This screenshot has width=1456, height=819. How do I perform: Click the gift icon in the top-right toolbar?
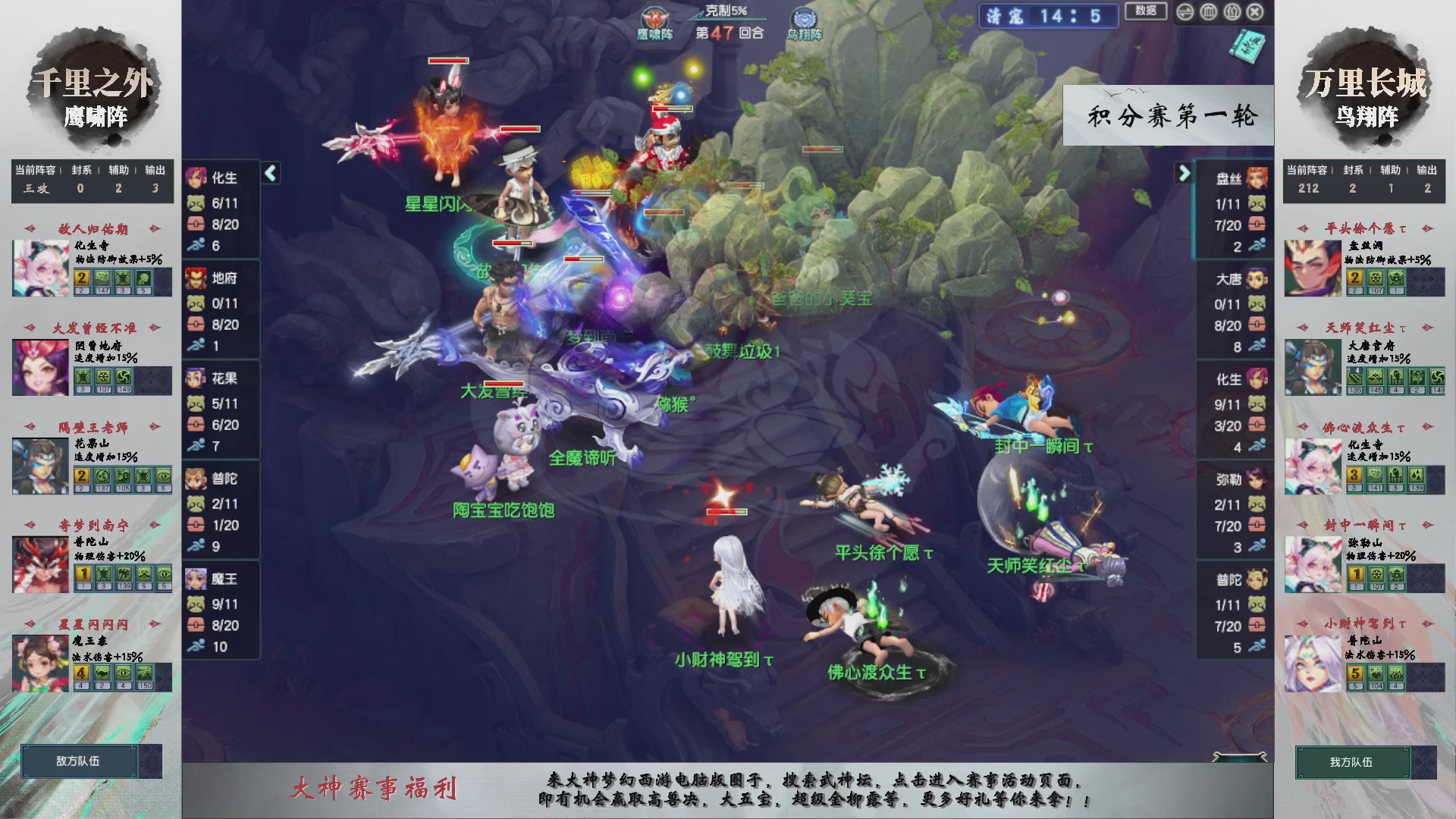[x=1232, y=11]
